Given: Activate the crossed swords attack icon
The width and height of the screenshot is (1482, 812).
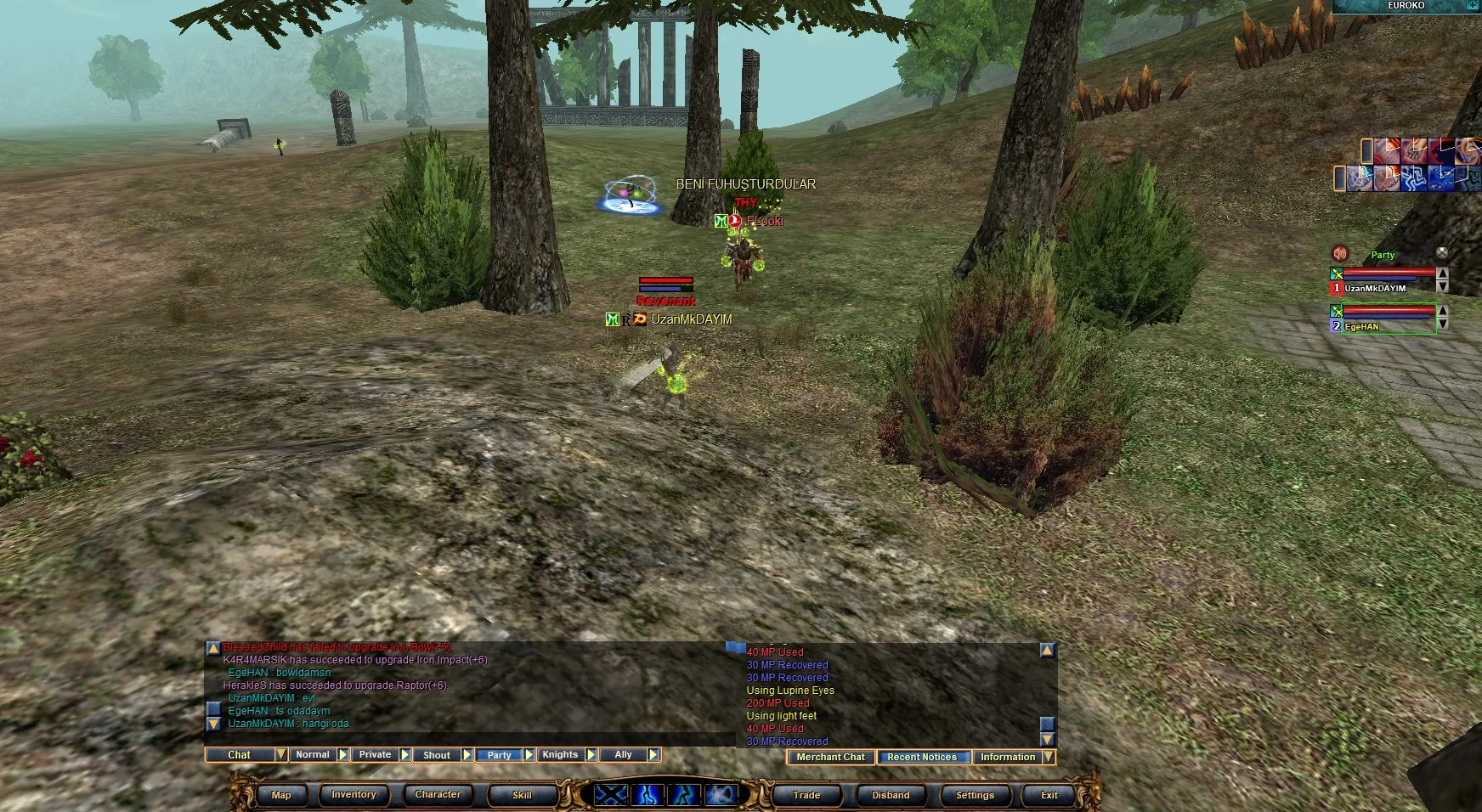Looking at the screenshot, I should pyautogui.click(x=610, y=795).
